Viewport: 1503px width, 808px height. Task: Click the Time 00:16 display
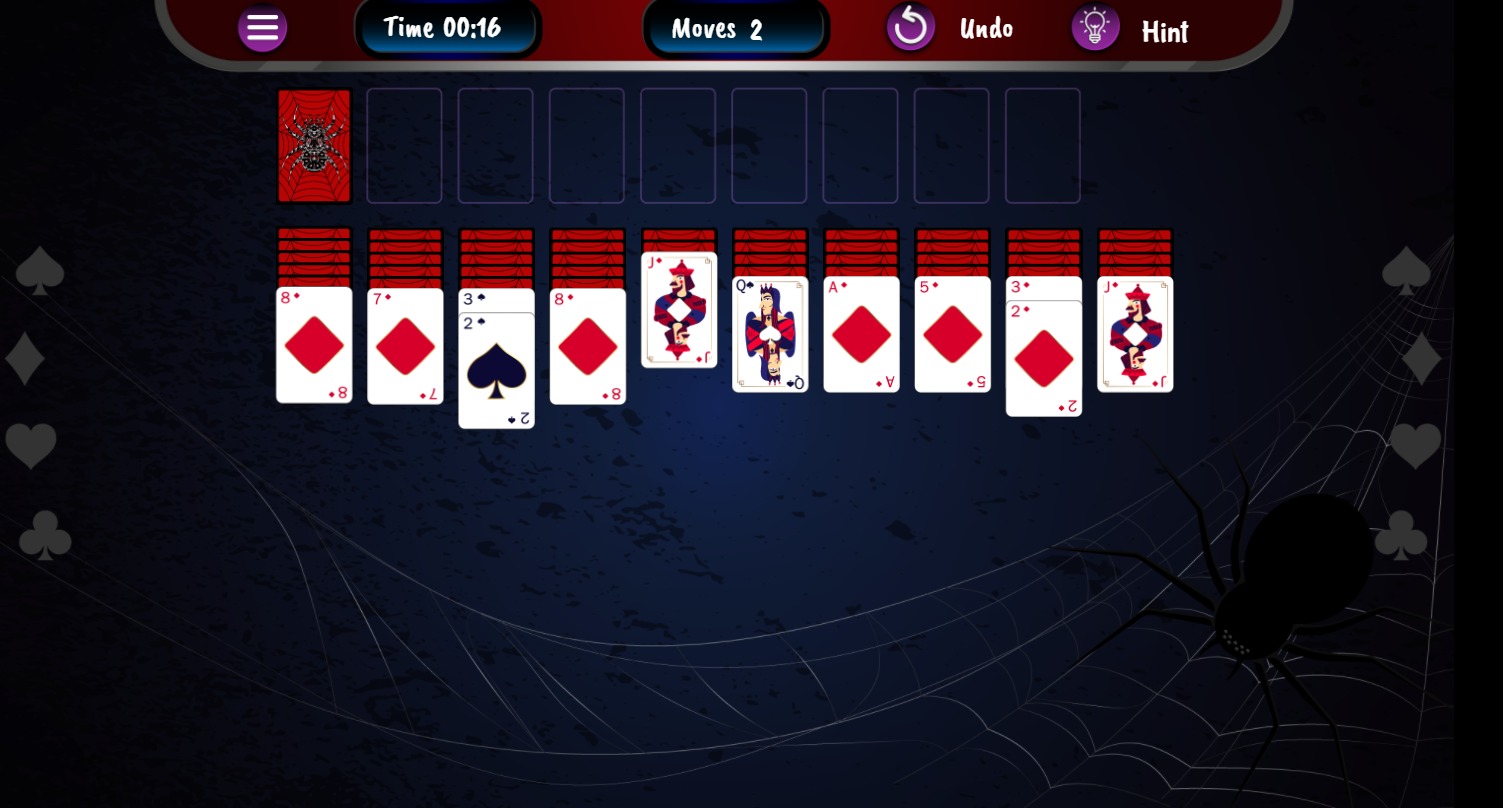tap(443, 27)
